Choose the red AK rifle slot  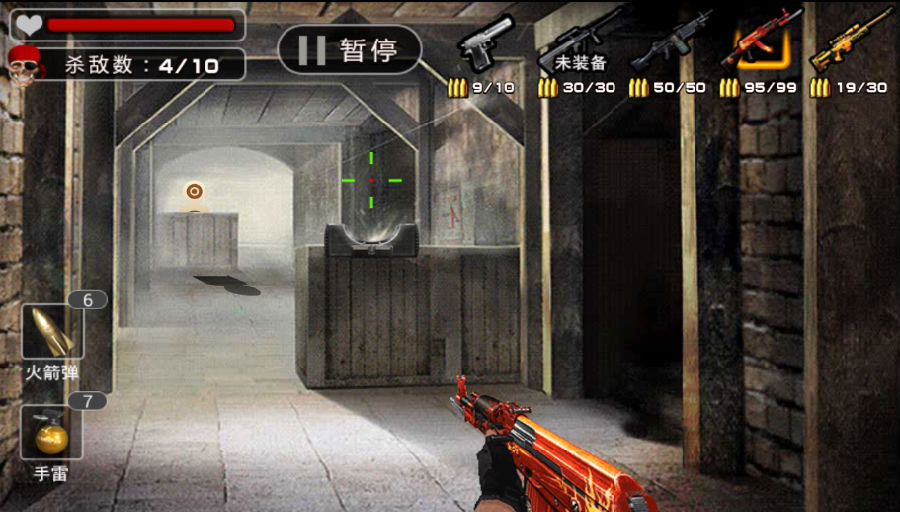(760, 45)
